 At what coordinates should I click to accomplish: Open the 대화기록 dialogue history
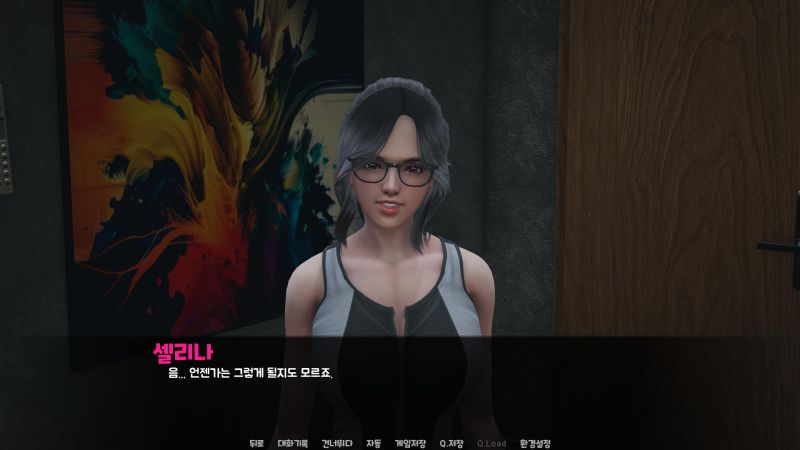[x=291, y=443]
